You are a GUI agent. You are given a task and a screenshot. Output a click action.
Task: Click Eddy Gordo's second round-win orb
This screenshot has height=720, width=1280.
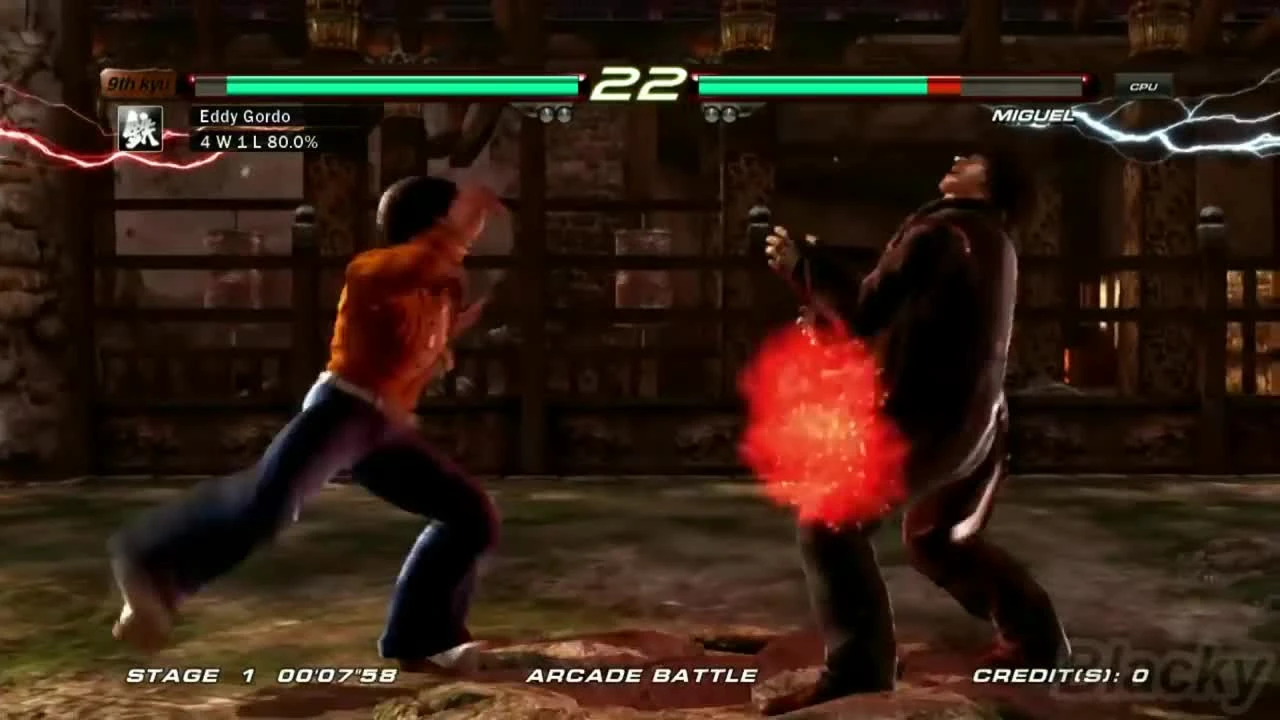[566, 113]
